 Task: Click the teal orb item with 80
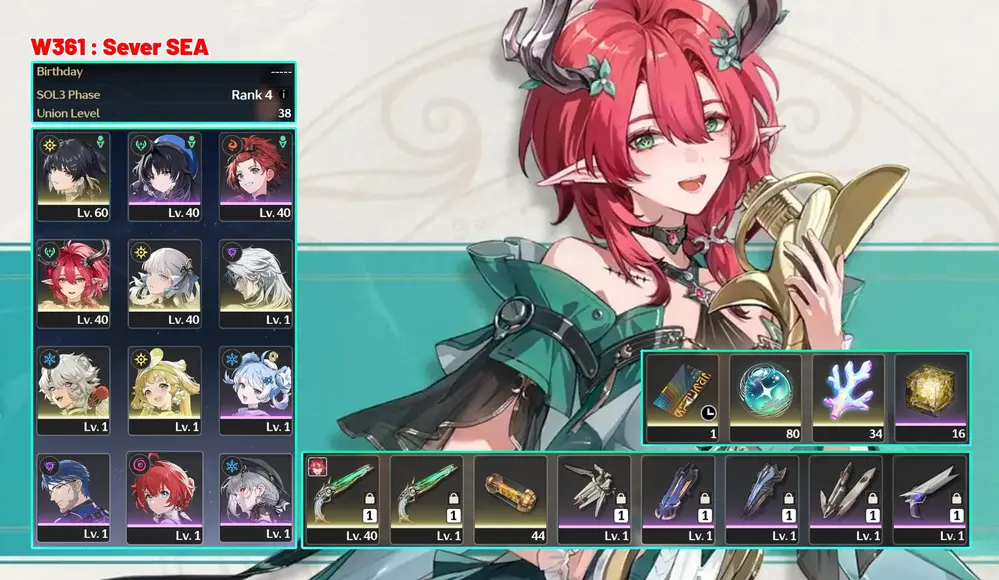(x=765, y=397)
